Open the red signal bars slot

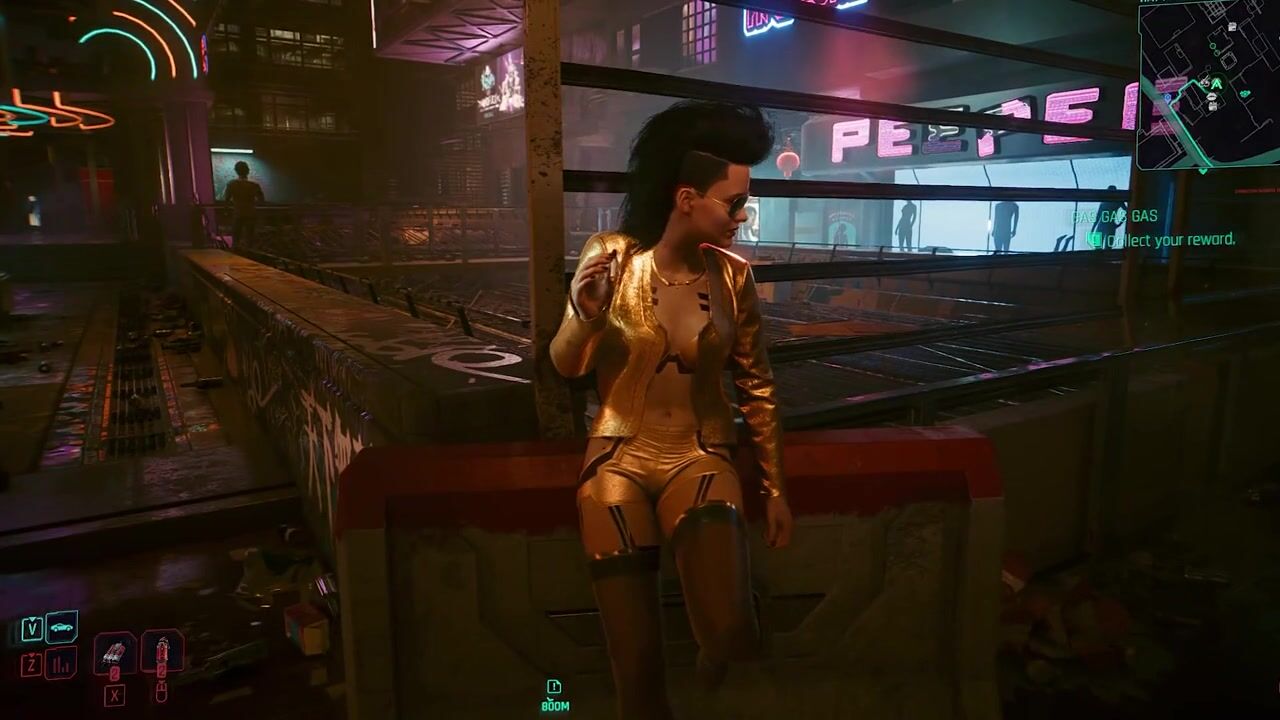pos(61,662)
